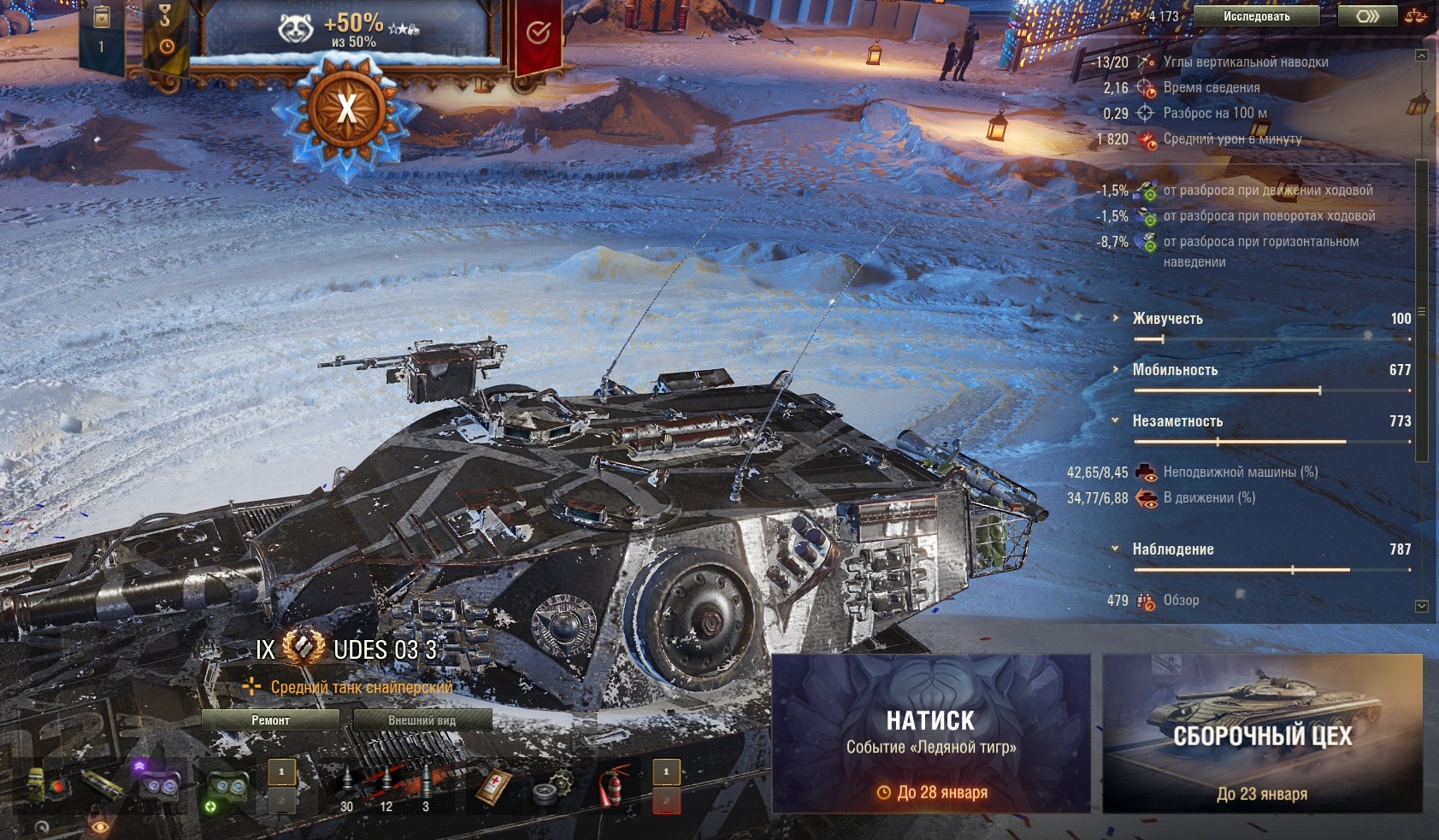Open the red banner with checkmark
This screenshot has width=1439, height=840.
[538, 34]
